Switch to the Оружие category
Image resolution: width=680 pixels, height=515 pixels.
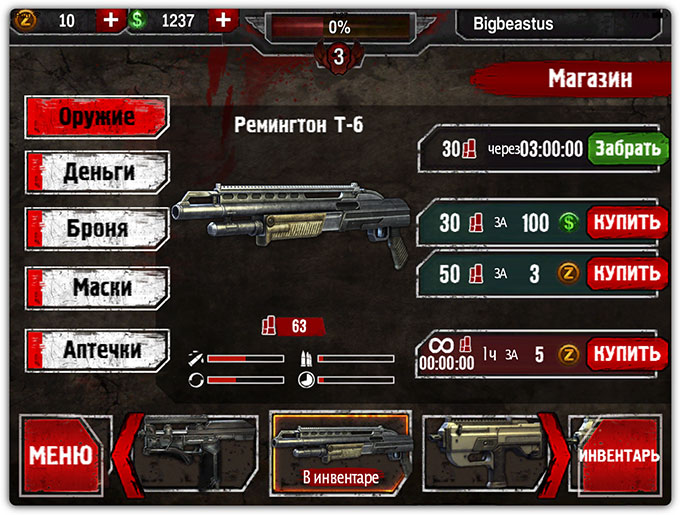coord(98,116)
